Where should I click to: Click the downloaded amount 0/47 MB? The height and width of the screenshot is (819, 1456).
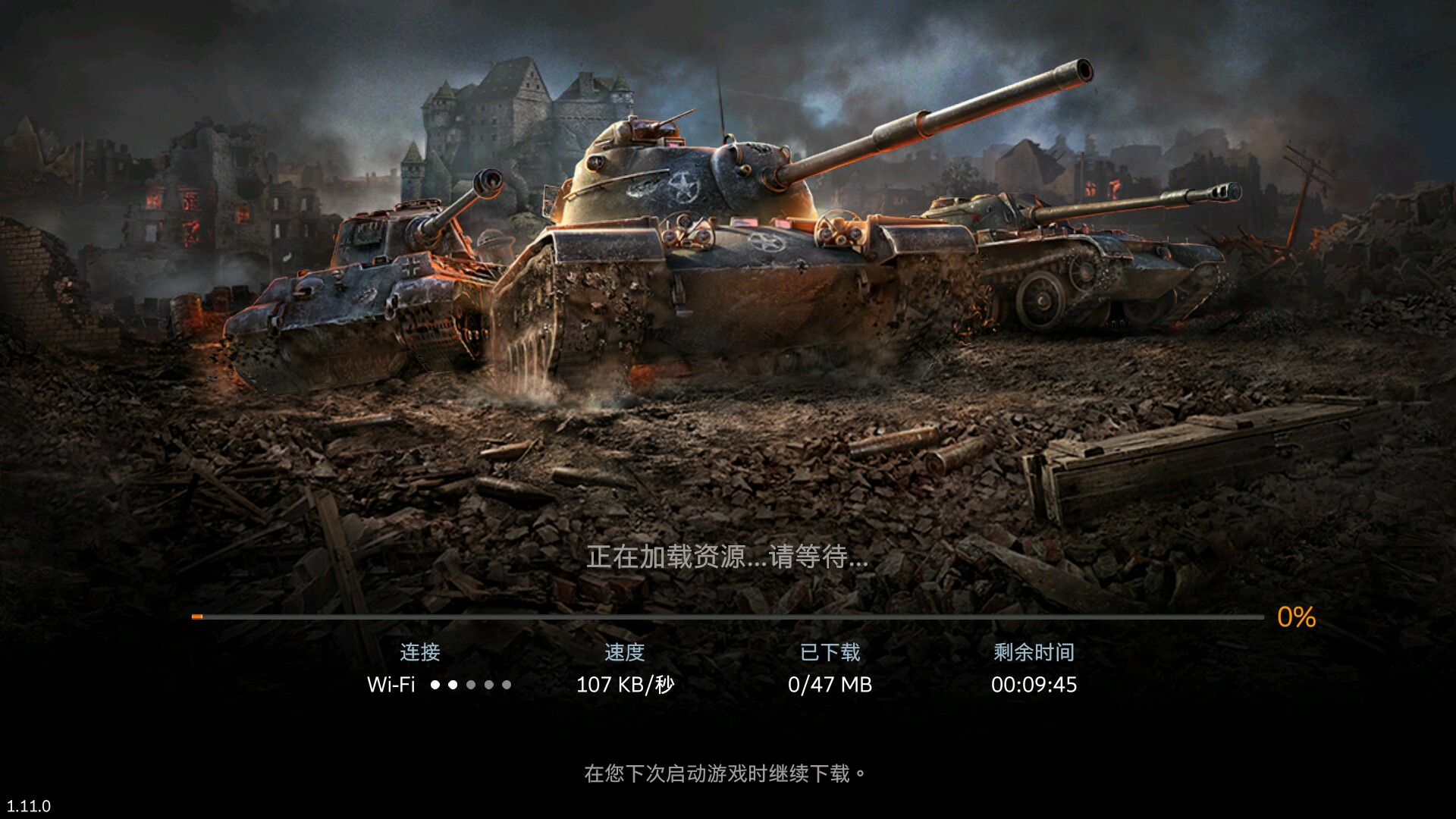[831, 685]
